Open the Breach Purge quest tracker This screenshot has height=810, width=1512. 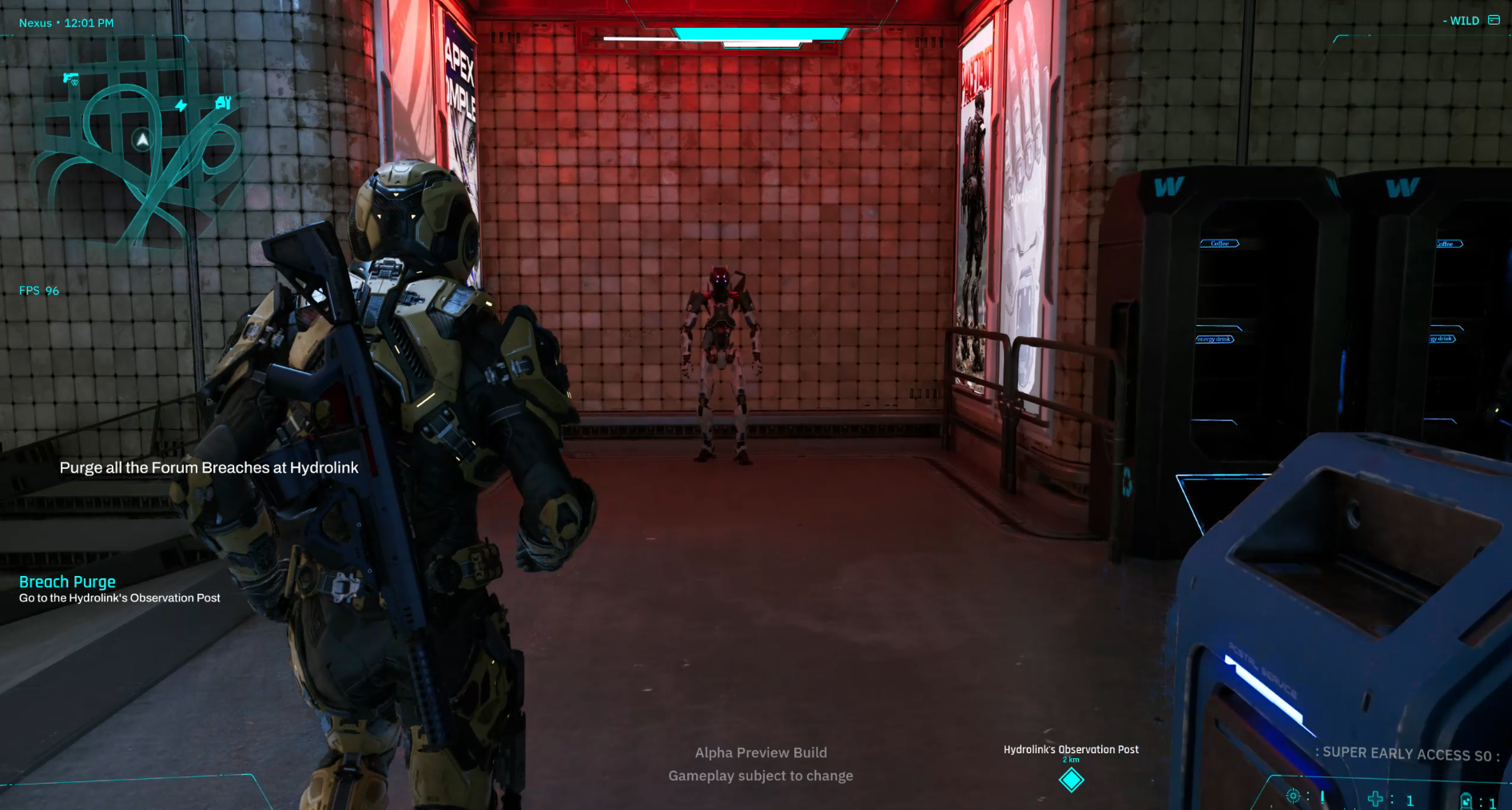(67, 582)
